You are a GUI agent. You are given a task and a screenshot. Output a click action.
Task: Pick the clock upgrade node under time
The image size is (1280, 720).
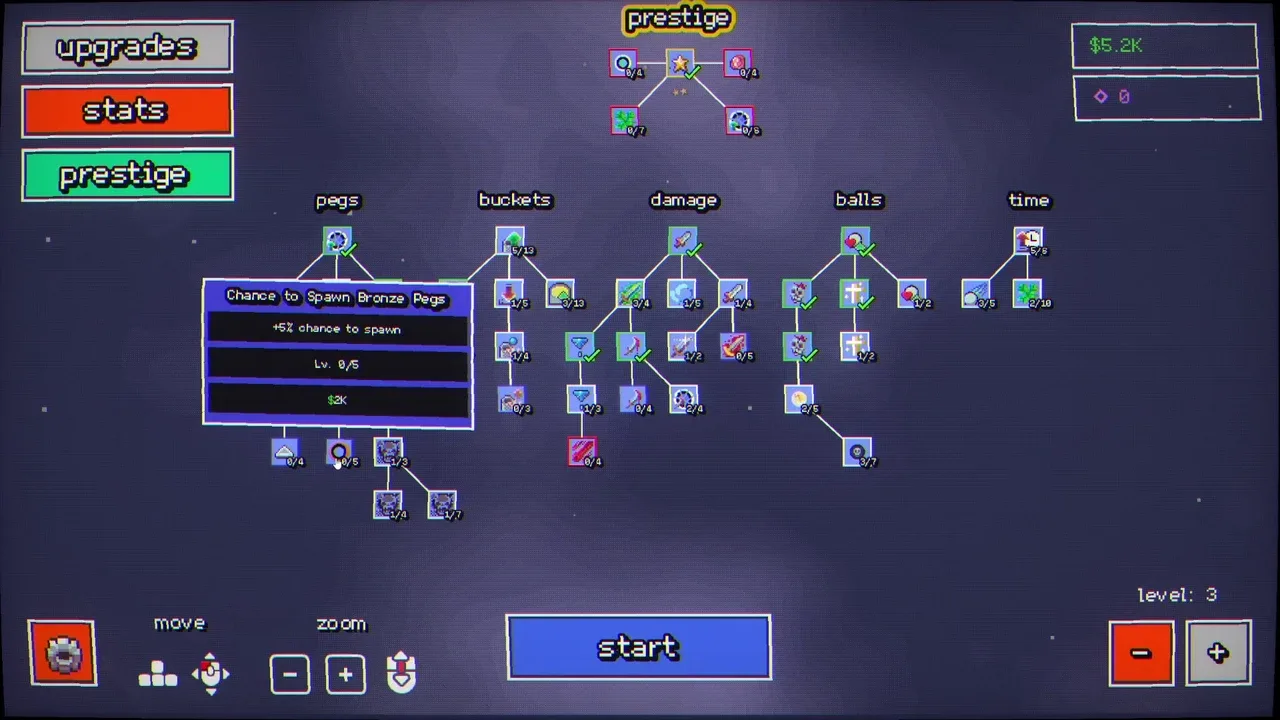tap(1027, 241)
